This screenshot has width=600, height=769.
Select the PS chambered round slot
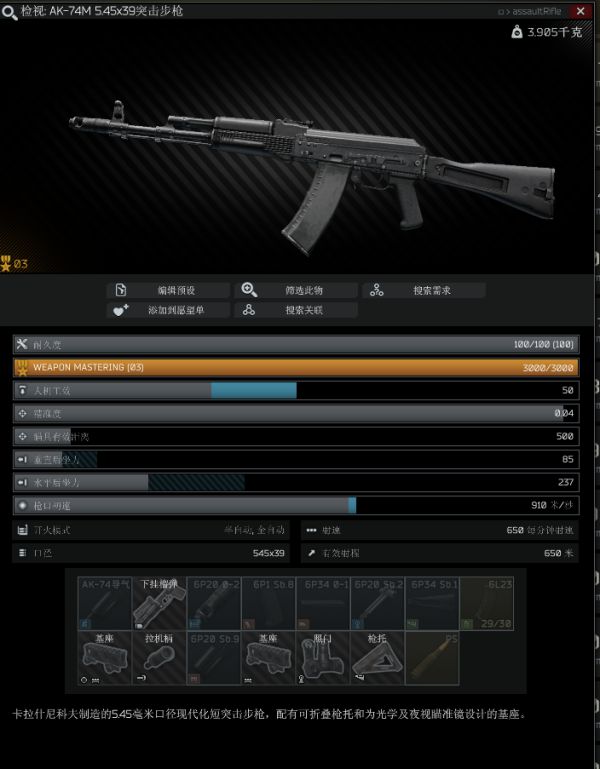[432, 658]
